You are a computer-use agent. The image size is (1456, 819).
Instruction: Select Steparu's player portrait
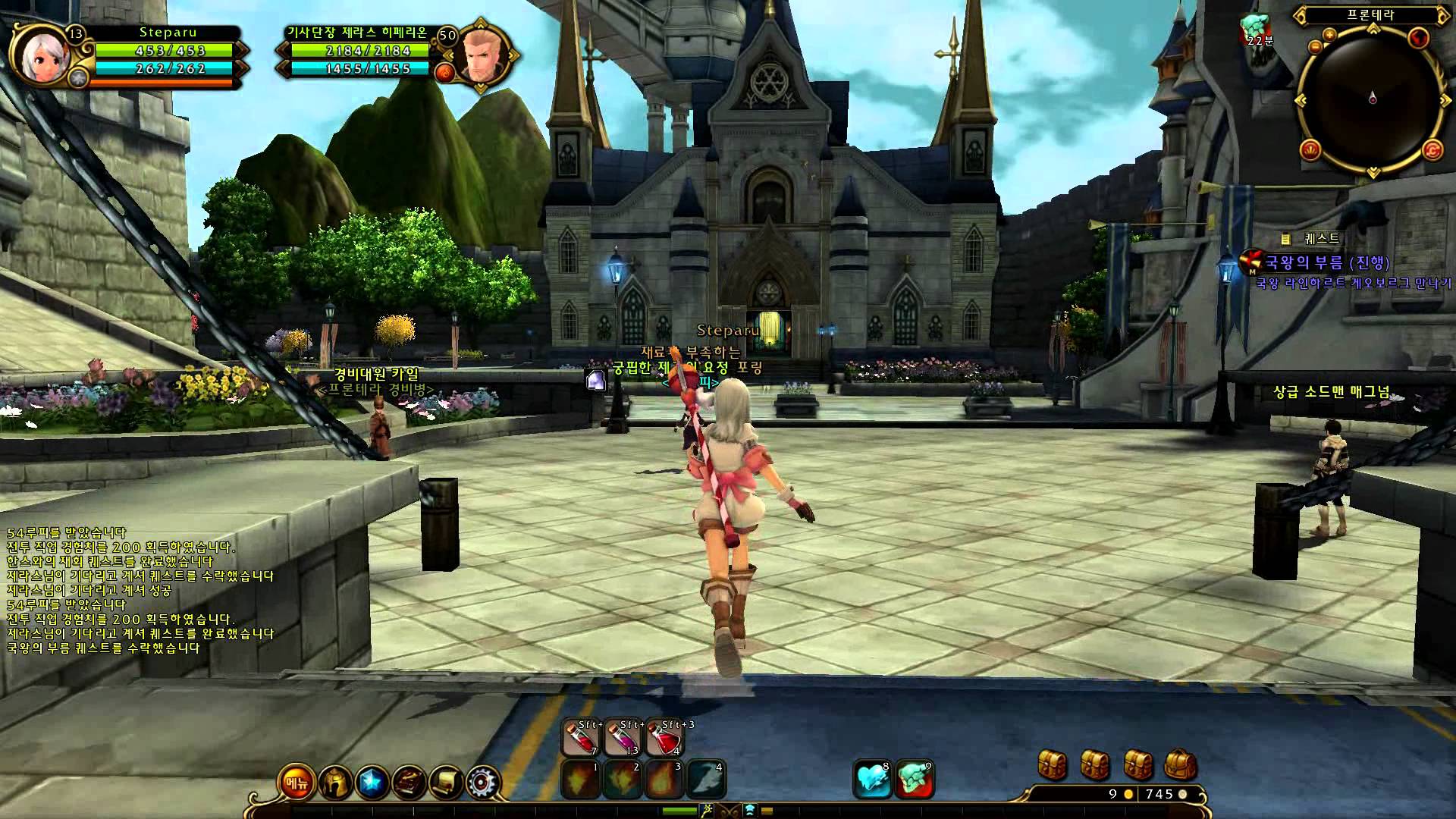coord(41,56)
